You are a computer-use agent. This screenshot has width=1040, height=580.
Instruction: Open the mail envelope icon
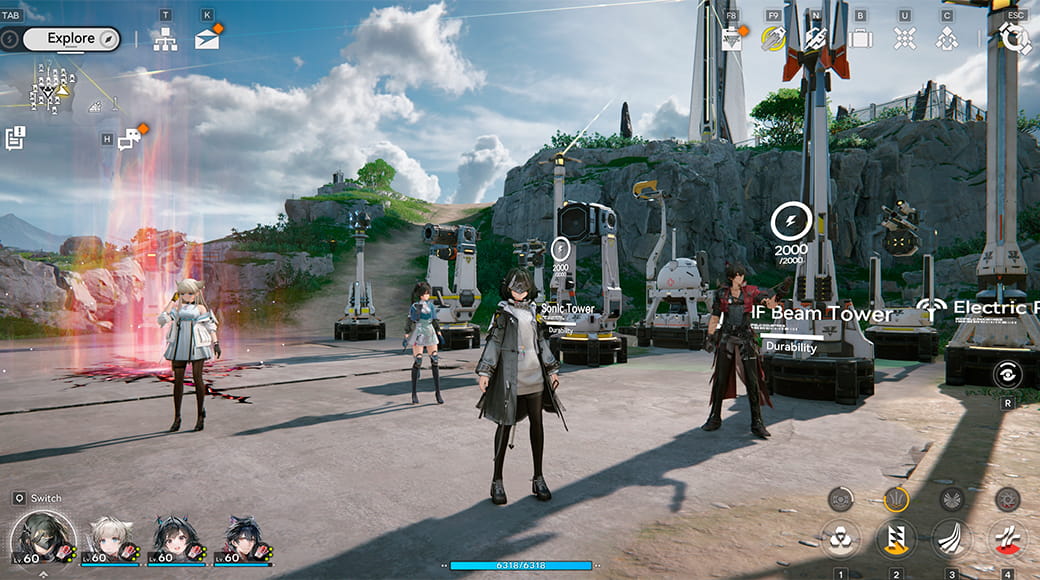coord(207,39)
